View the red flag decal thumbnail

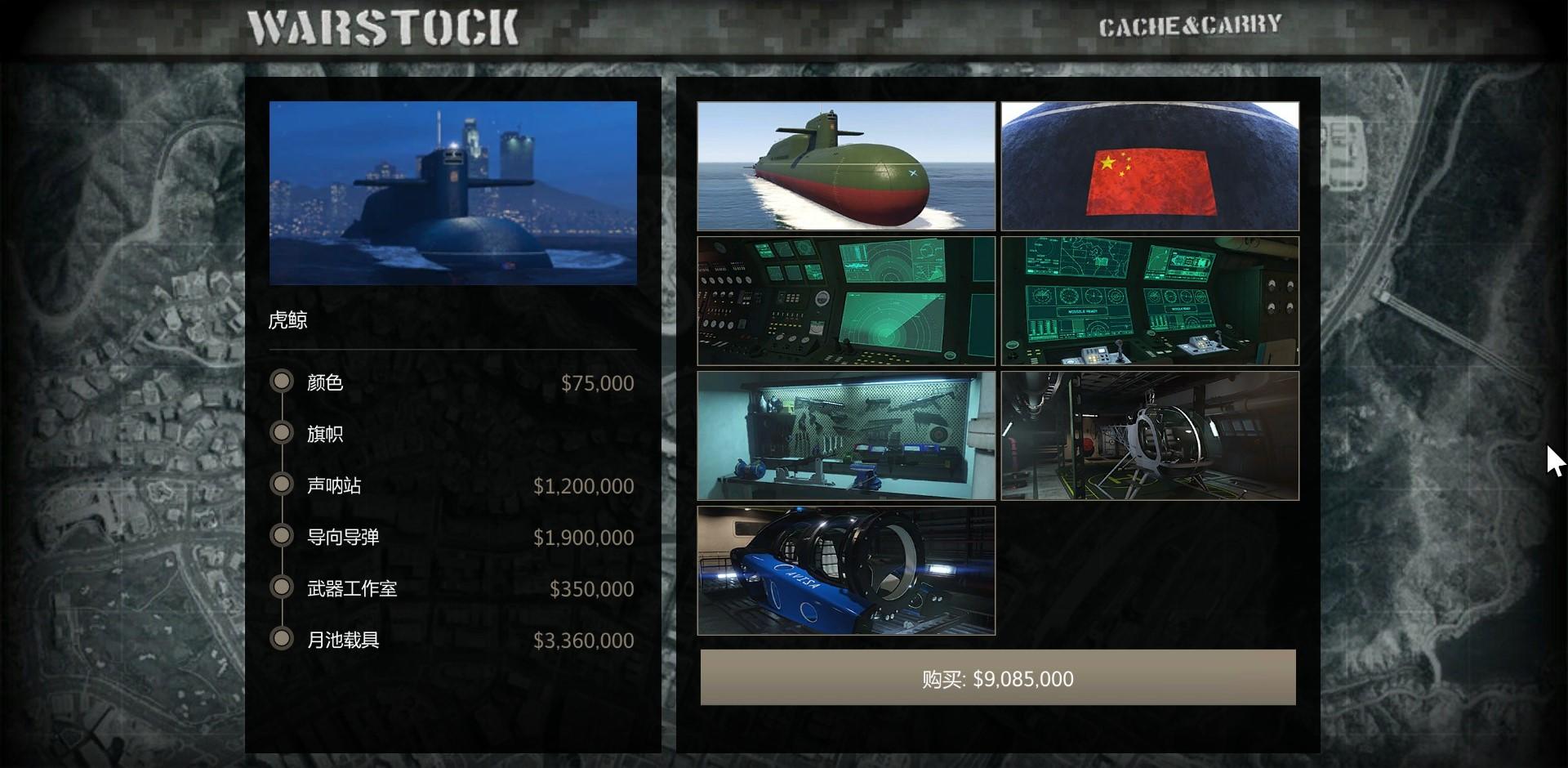[1150, 166]
